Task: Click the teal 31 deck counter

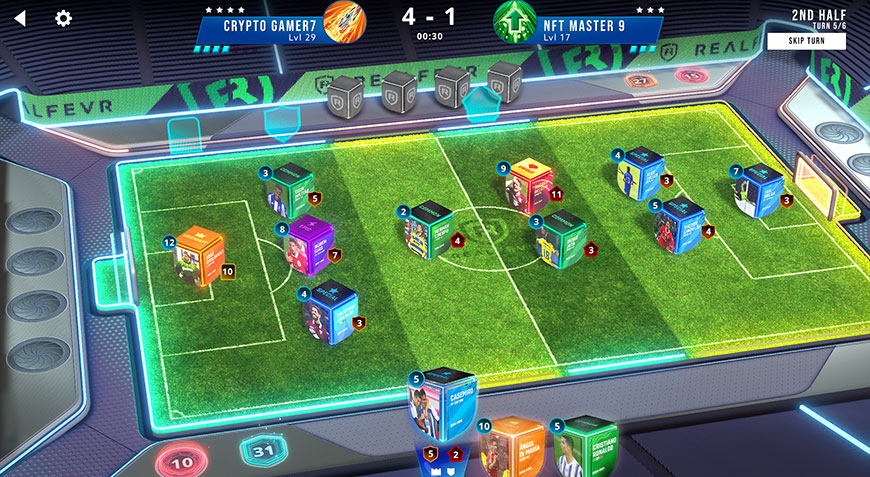Action: 261,454
